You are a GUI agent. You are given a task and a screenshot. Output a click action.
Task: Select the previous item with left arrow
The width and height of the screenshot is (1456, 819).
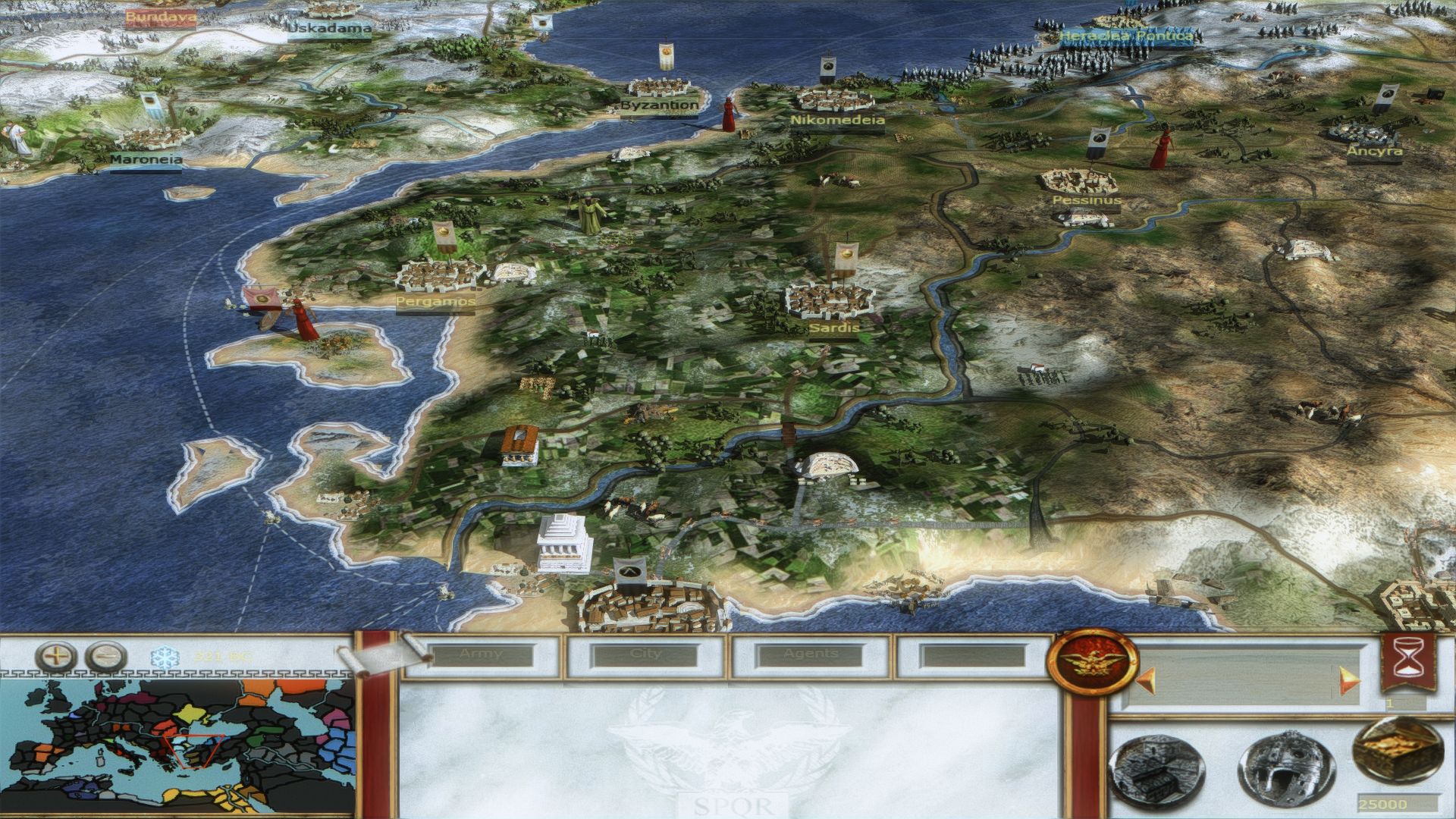pyautogui.click(x=1140, y=680)
